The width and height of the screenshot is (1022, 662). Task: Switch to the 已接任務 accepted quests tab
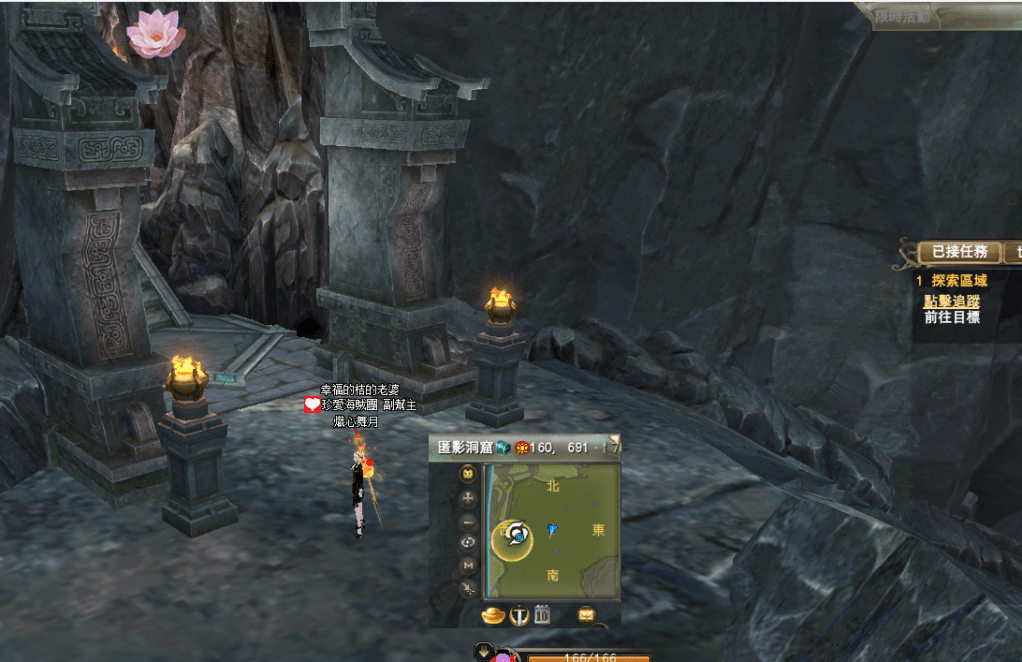coord(959,253)
